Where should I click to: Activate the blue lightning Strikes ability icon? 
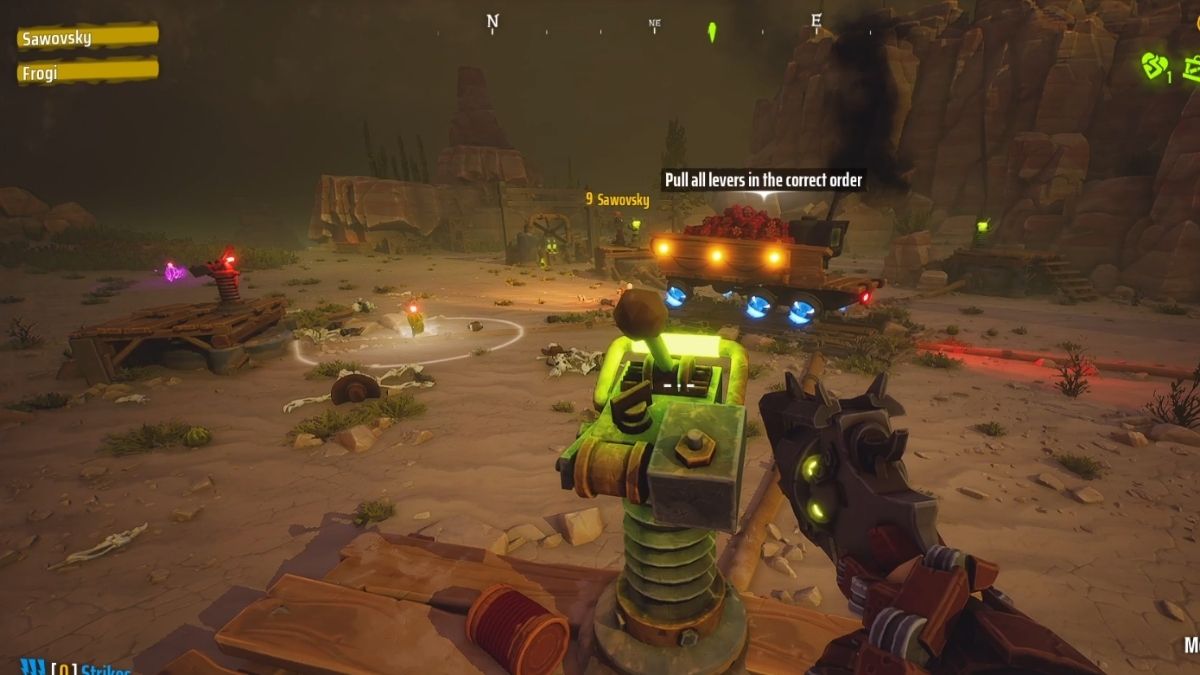tap(32, 667)
